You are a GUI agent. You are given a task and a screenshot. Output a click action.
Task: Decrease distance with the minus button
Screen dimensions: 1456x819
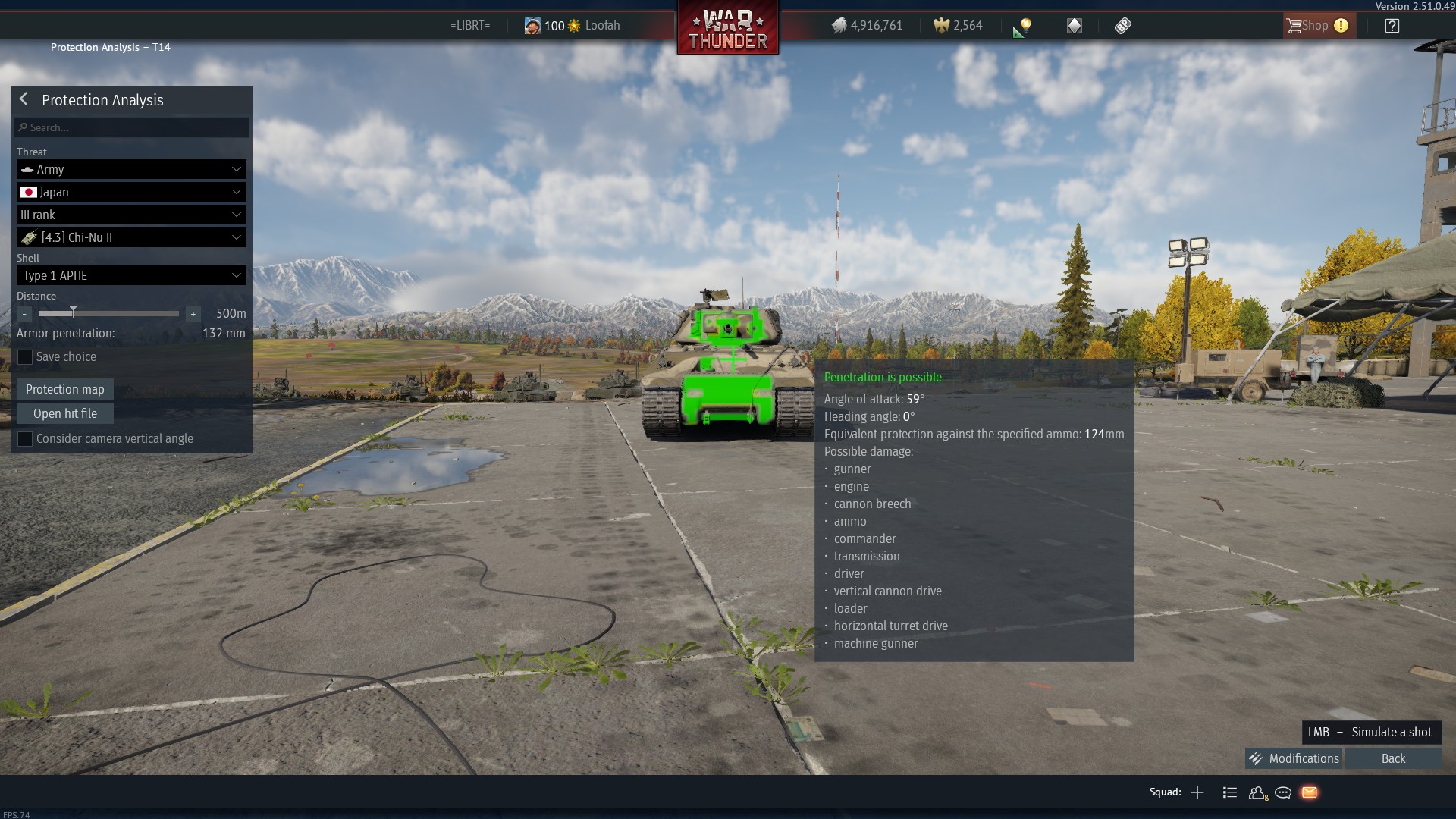click(24, 313)
